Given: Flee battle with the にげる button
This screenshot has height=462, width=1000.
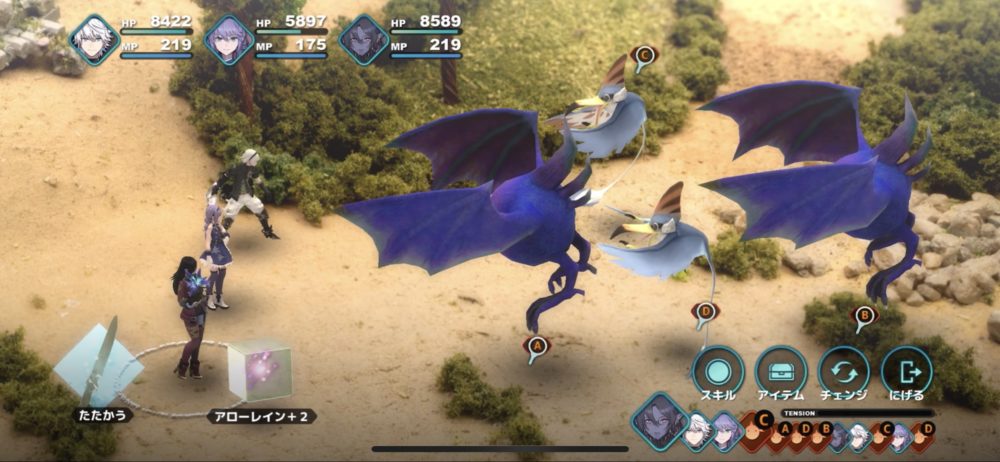Looking at the screenshot, I should [907, 372].
